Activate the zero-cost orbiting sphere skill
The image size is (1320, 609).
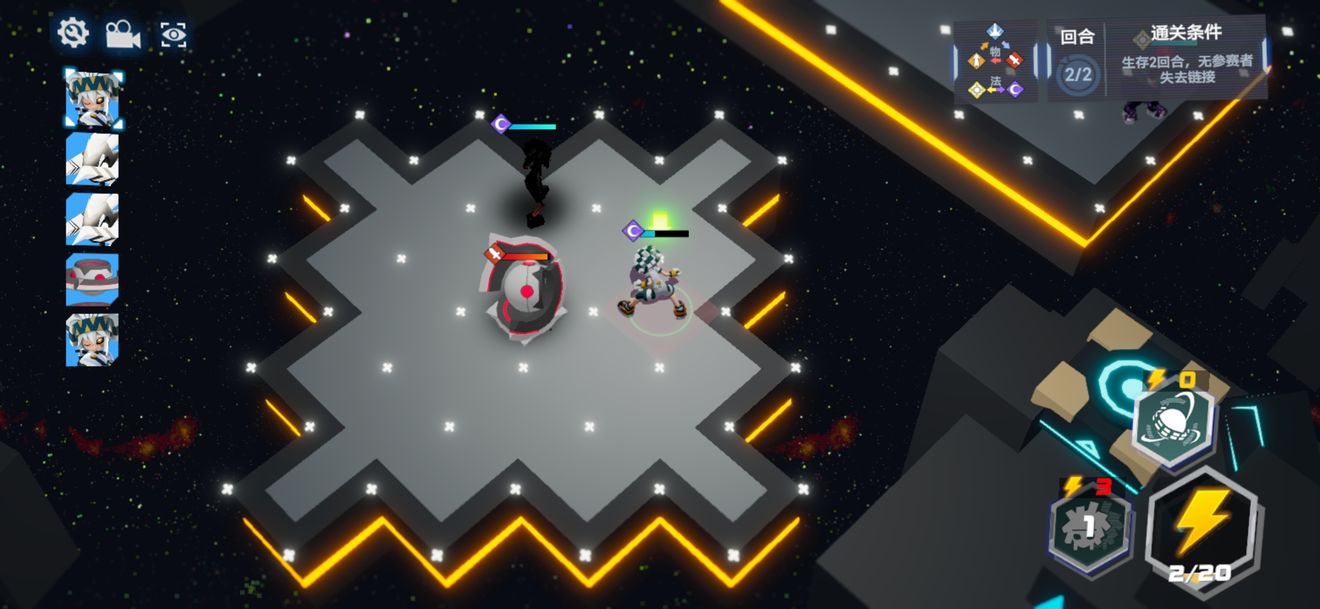1173,426
